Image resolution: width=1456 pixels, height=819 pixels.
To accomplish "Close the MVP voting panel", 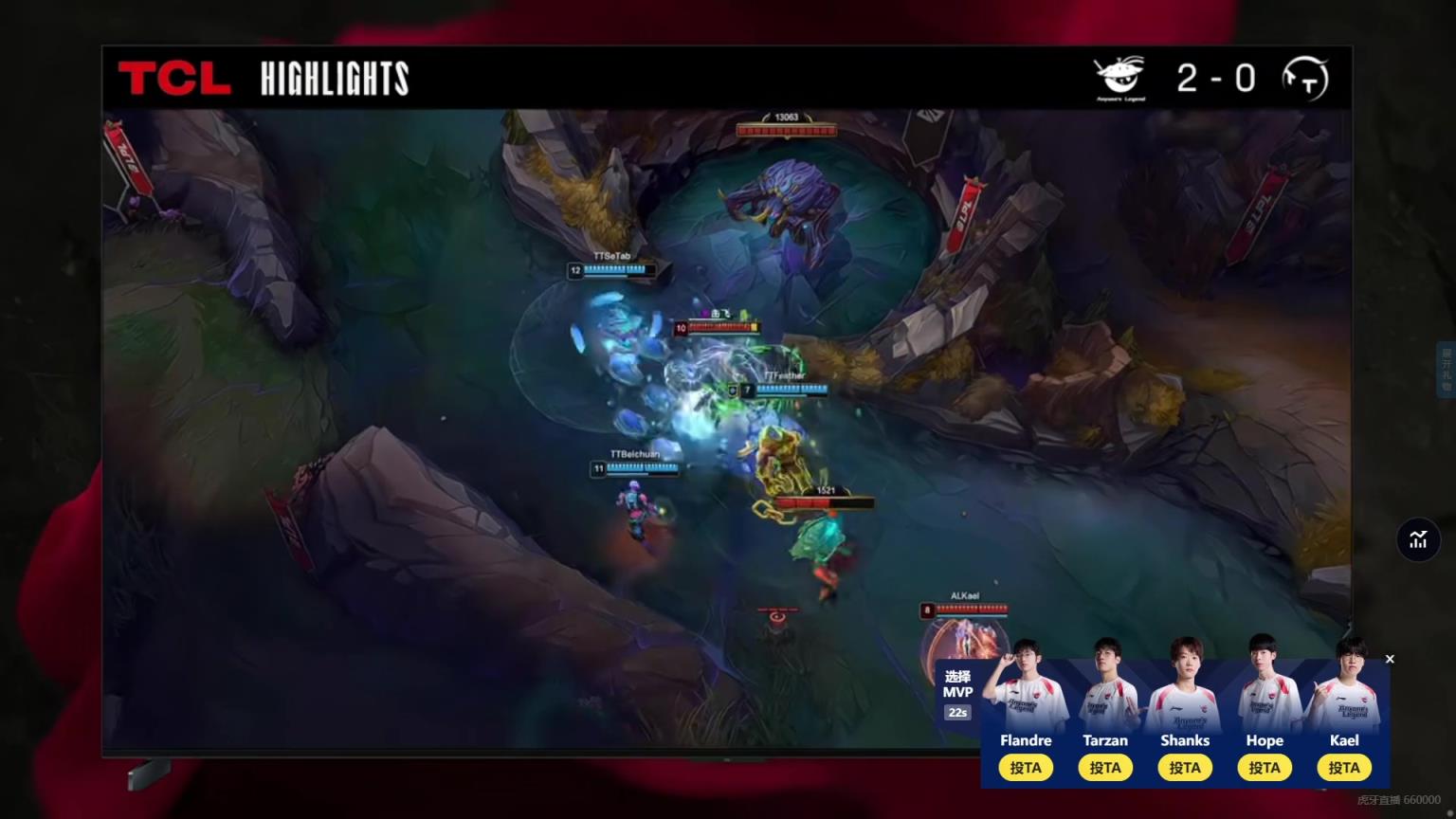I will point(1390,659).
